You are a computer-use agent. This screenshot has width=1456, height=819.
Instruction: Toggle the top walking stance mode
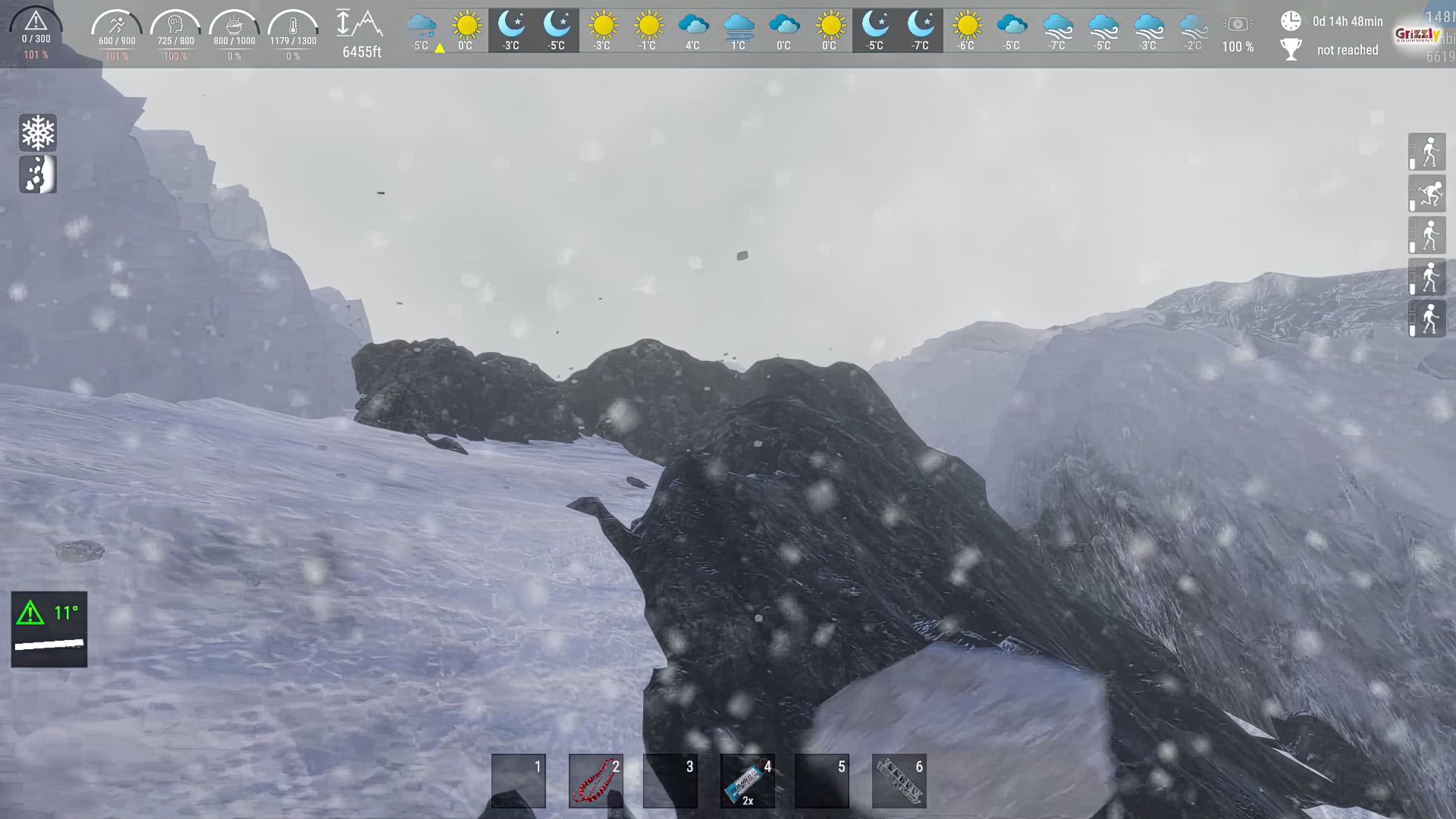tap(1426, 152)
